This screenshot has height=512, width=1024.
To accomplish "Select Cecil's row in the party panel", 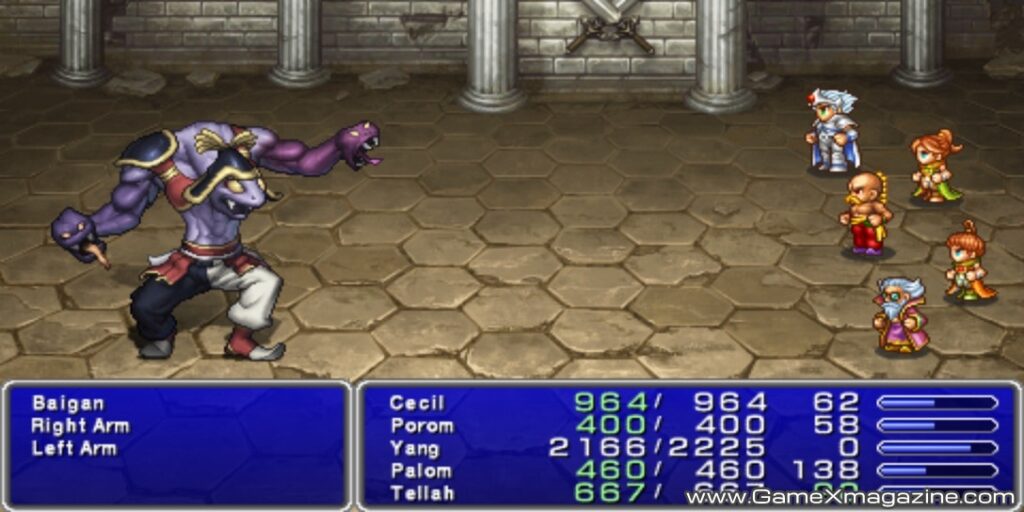I will (417, 404).
